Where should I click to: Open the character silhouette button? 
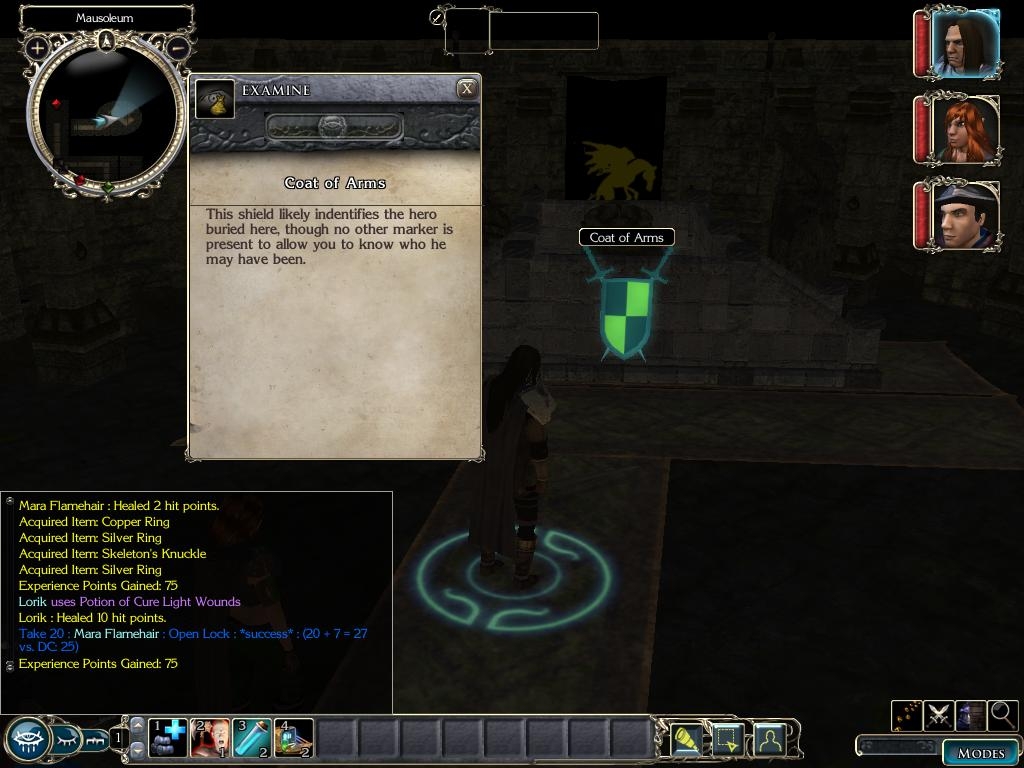point(769,739)
